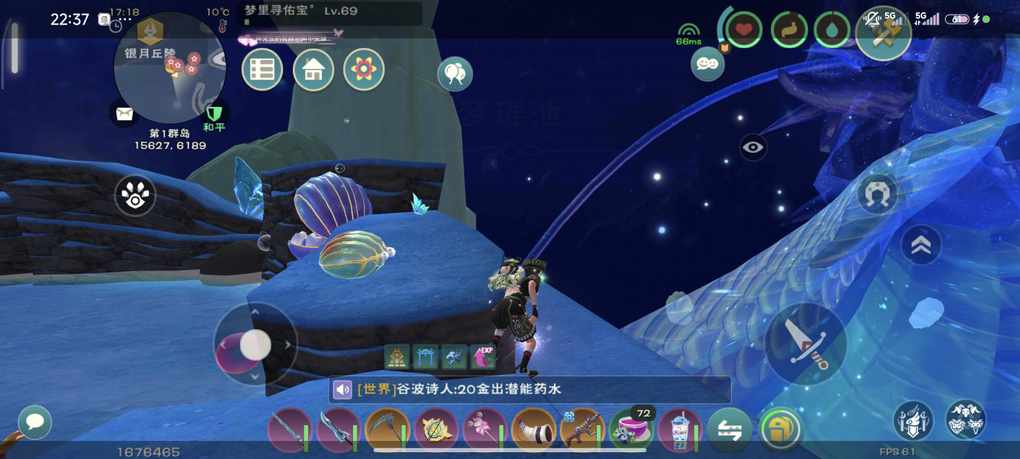Open the mail envelope icon
1020x459 pixels.
point(124,114)
